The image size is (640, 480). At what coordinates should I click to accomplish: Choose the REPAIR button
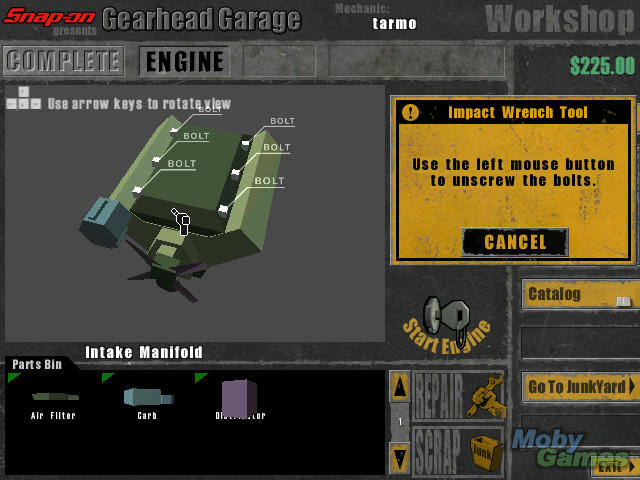click(458, 397)
